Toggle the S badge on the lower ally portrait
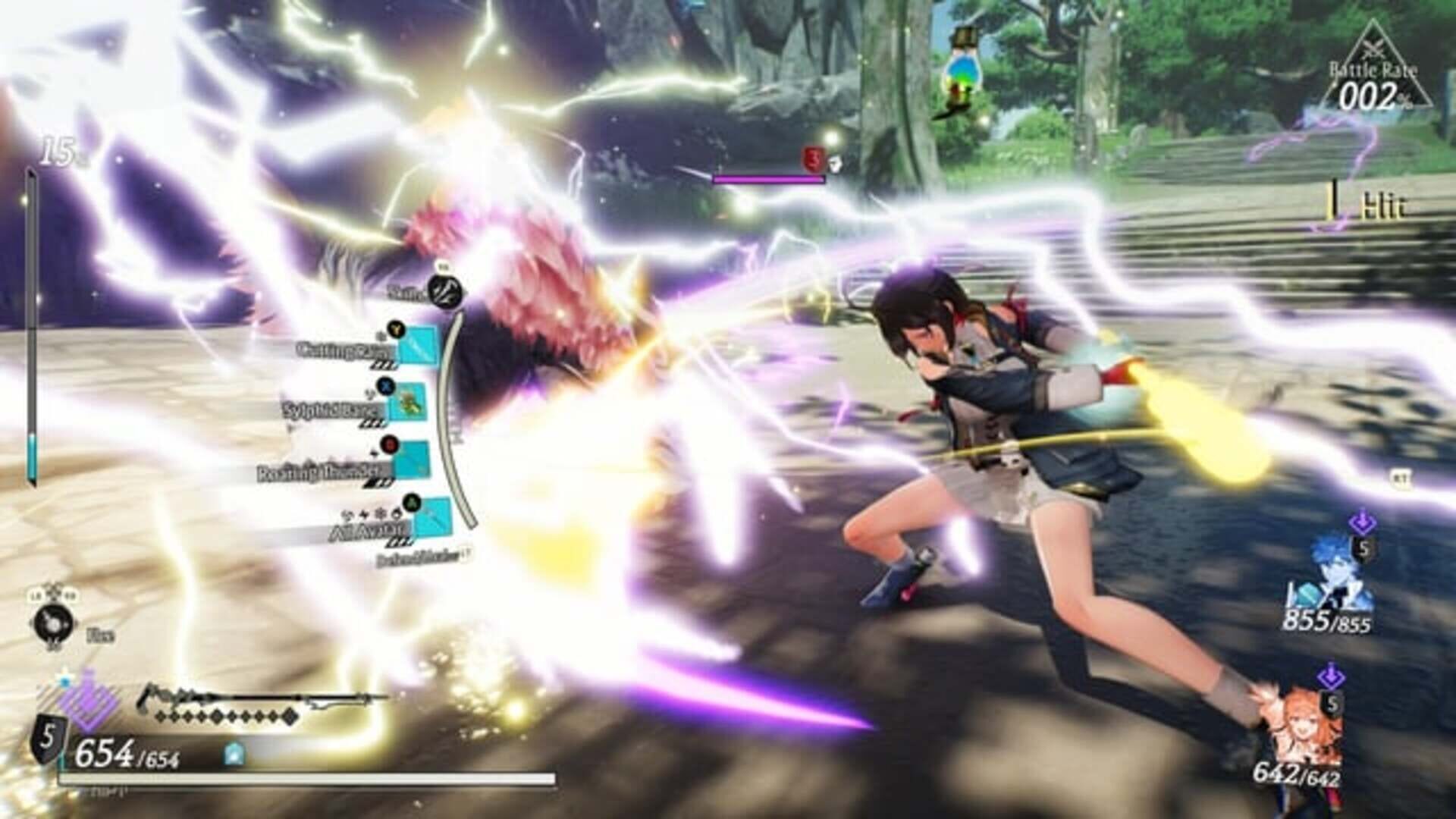1456x819 pixels. (1331, 704)
